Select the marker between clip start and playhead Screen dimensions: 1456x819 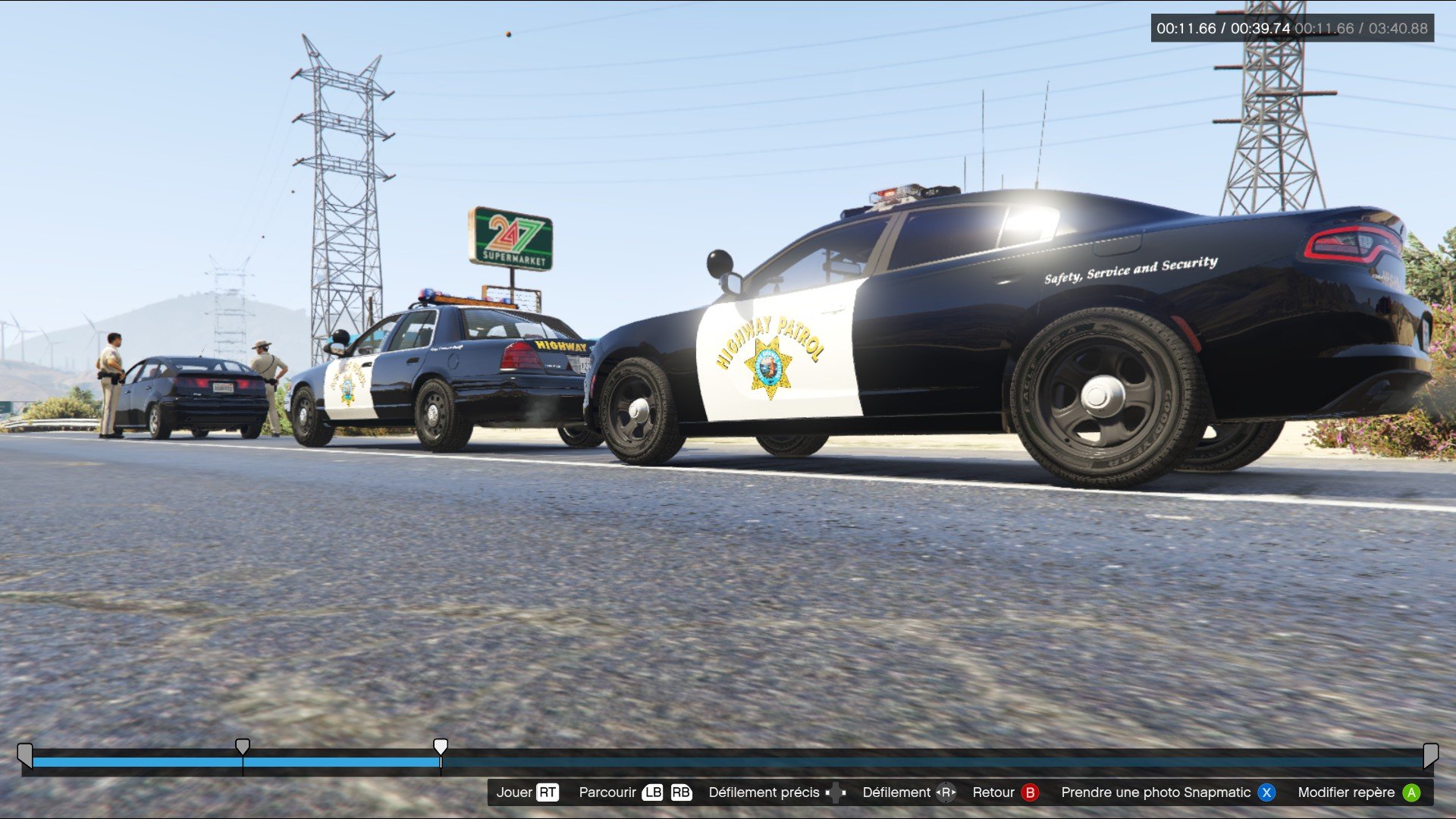(x=243, y=747)
